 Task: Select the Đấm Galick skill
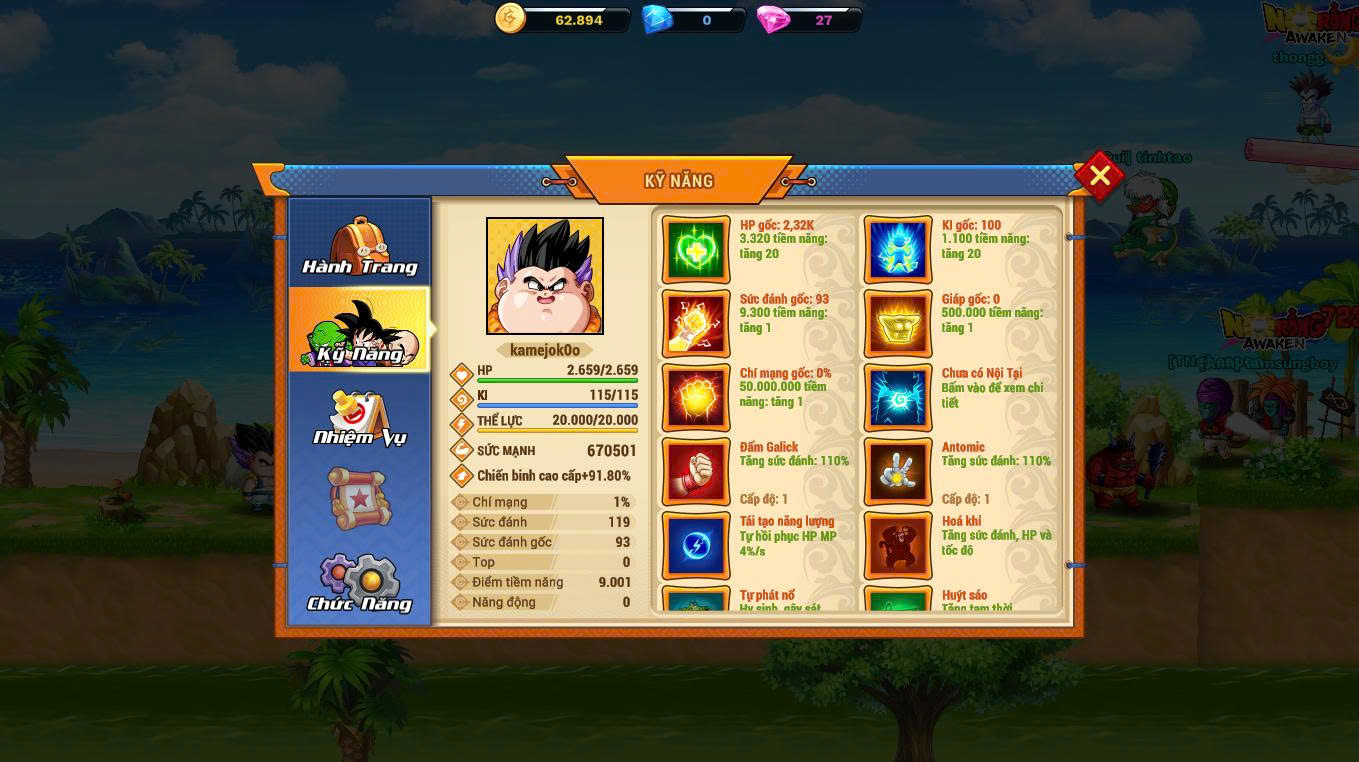click(x=696, y=472)
